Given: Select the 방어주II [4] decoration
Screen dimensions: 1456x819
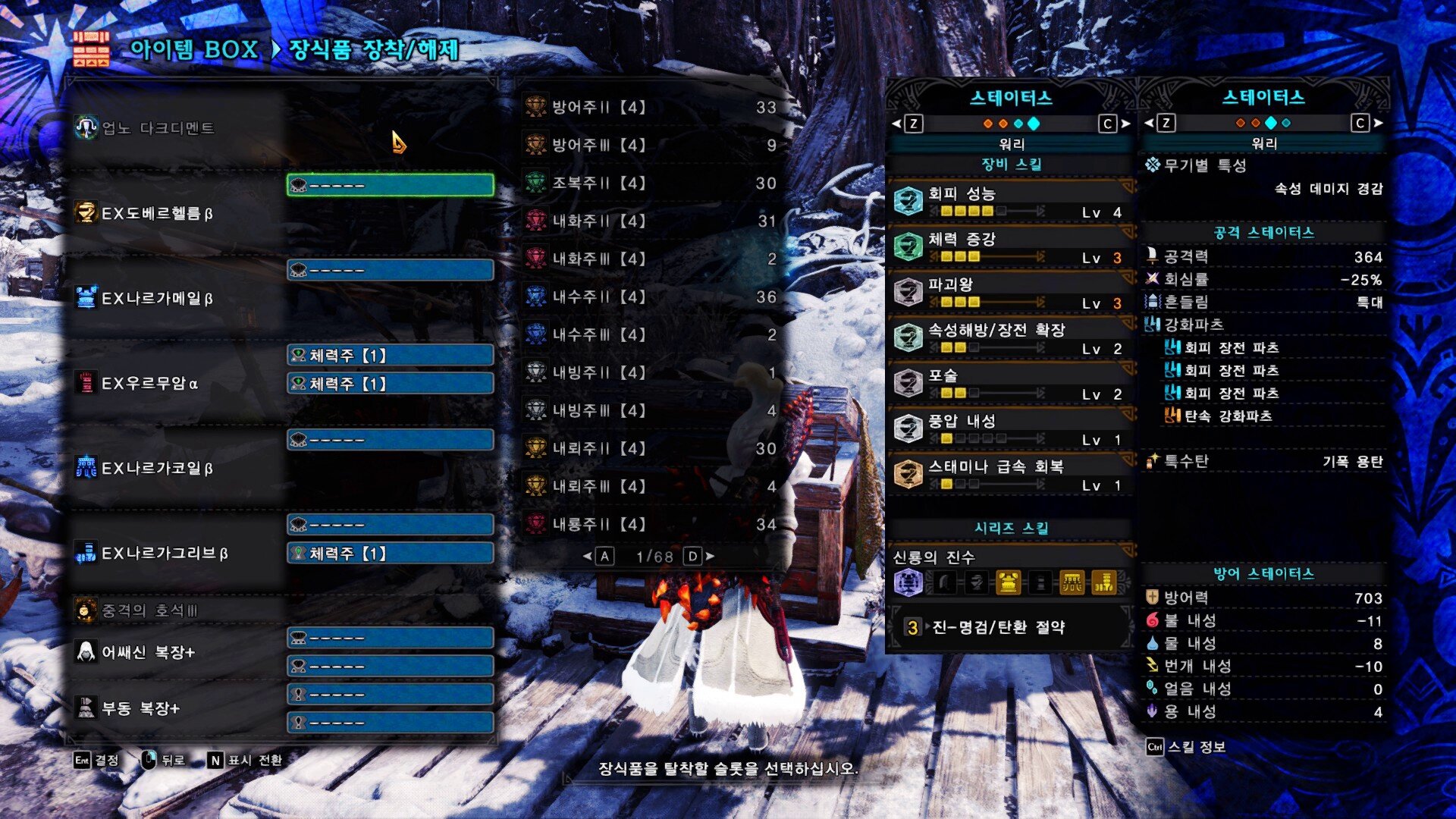Looking at the screenshot, I should coord(652,107).
